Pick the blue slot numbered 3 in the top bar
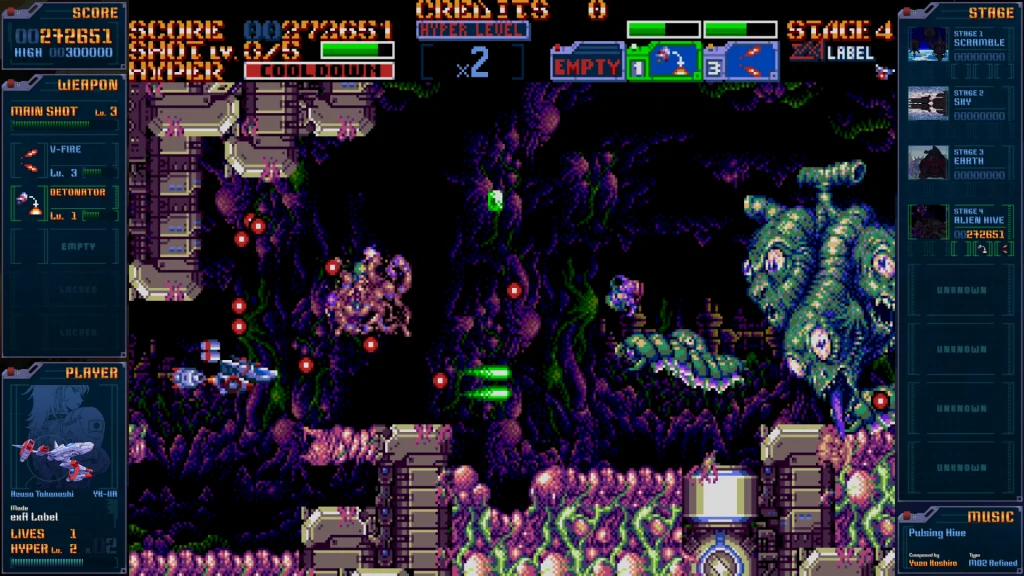 click(741, 62)
